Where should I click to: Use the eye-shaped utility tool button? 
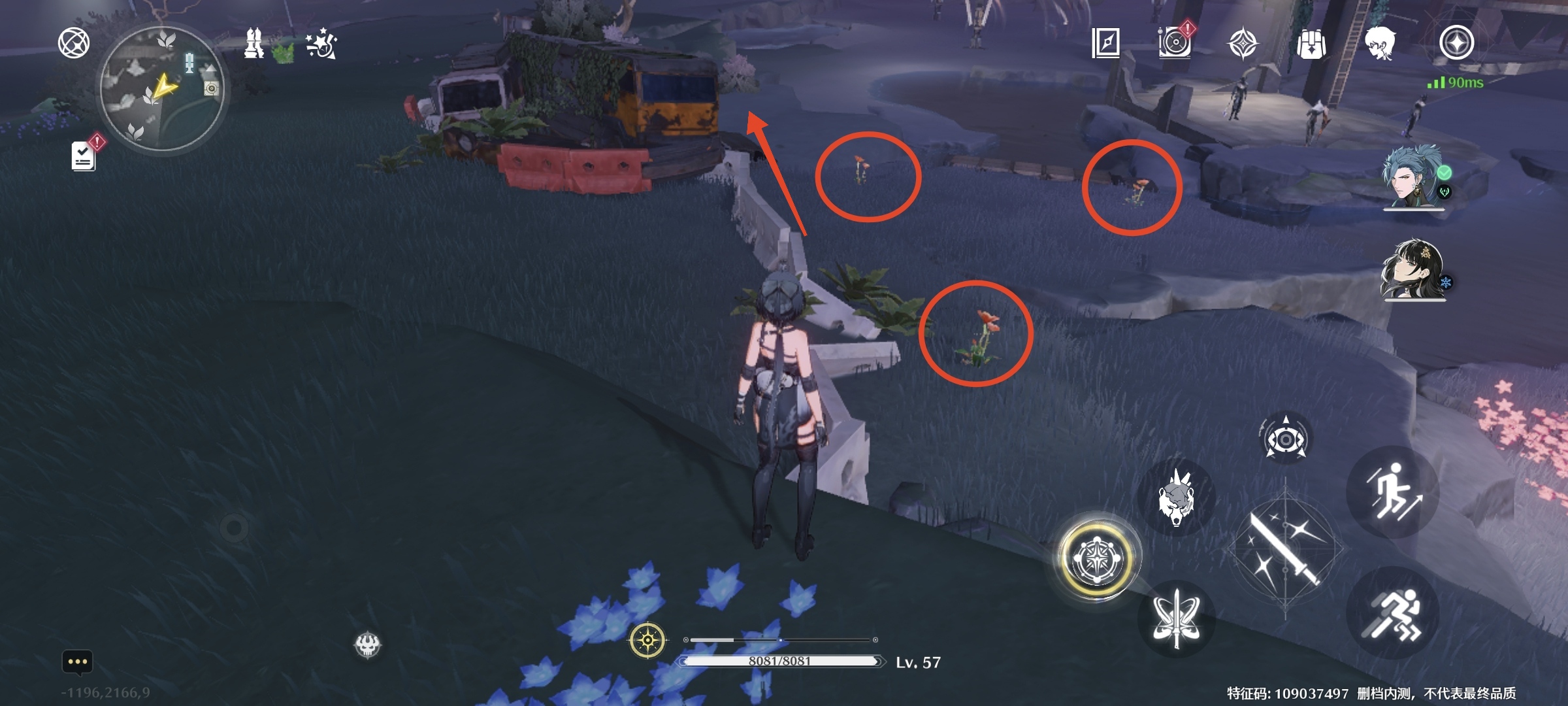pos(1285,439)
